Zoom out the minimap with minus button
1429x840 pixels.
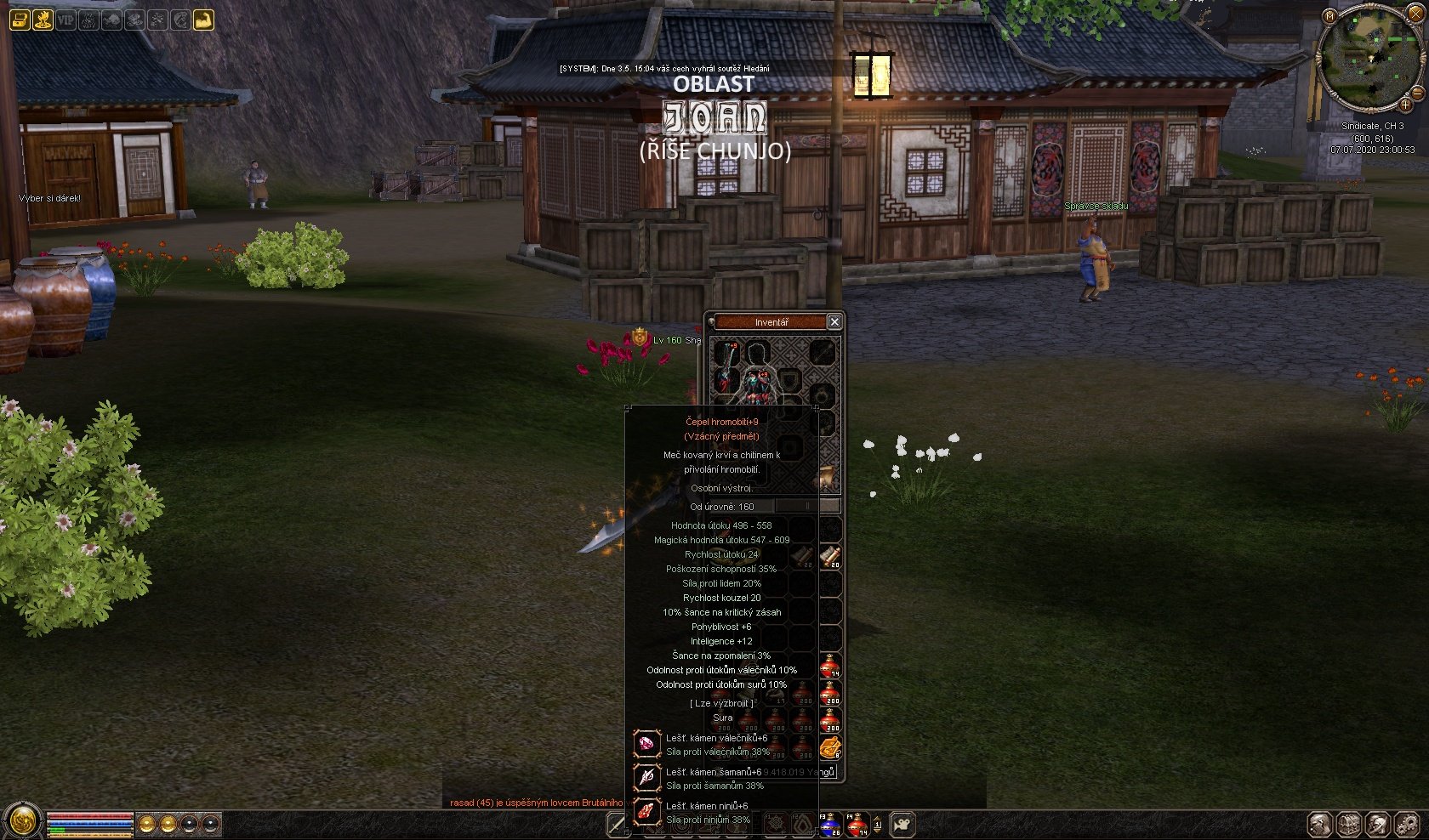pyautogui.click(x=1417, y=92)
